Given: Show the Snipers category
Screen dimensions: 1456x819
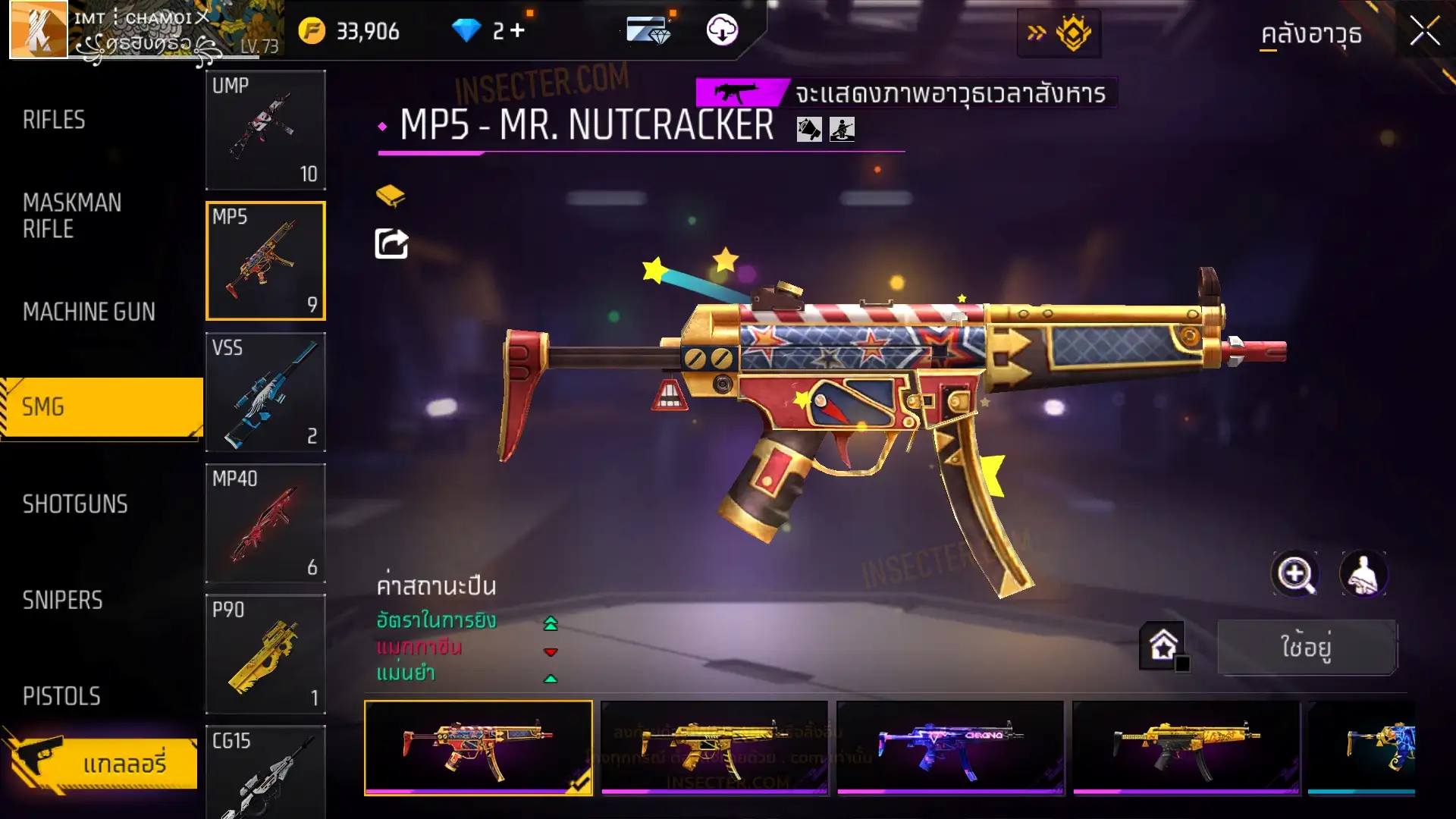Looking at the screenshot, I should coord(62,601).
